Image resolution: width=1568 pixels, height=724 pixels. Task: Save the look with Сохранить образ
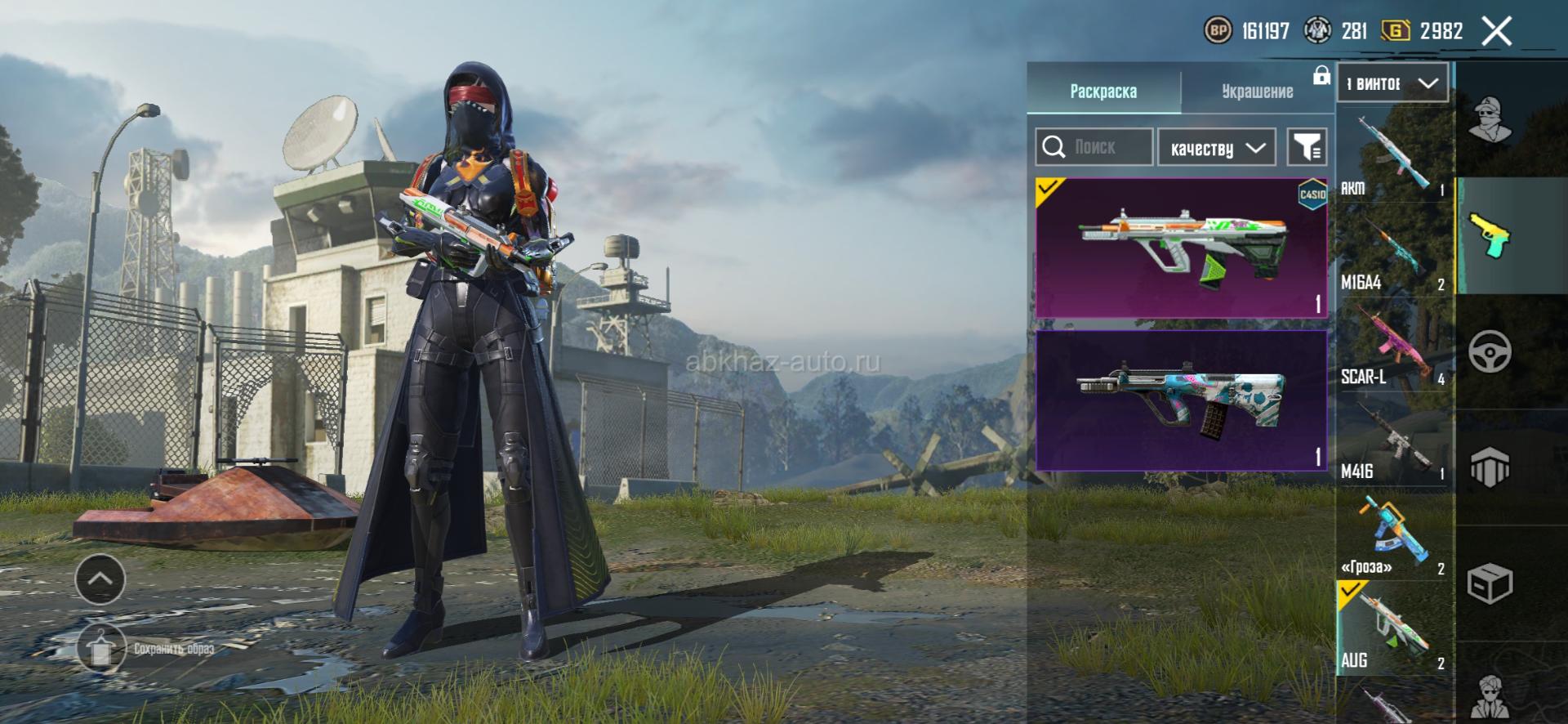coord(101,649)
